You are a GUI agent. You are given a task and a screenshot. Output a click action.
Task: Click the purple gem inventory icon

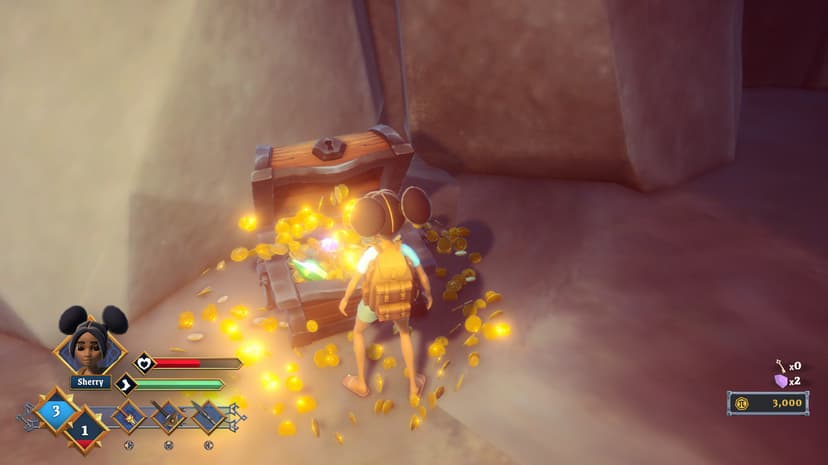[780, 381]
